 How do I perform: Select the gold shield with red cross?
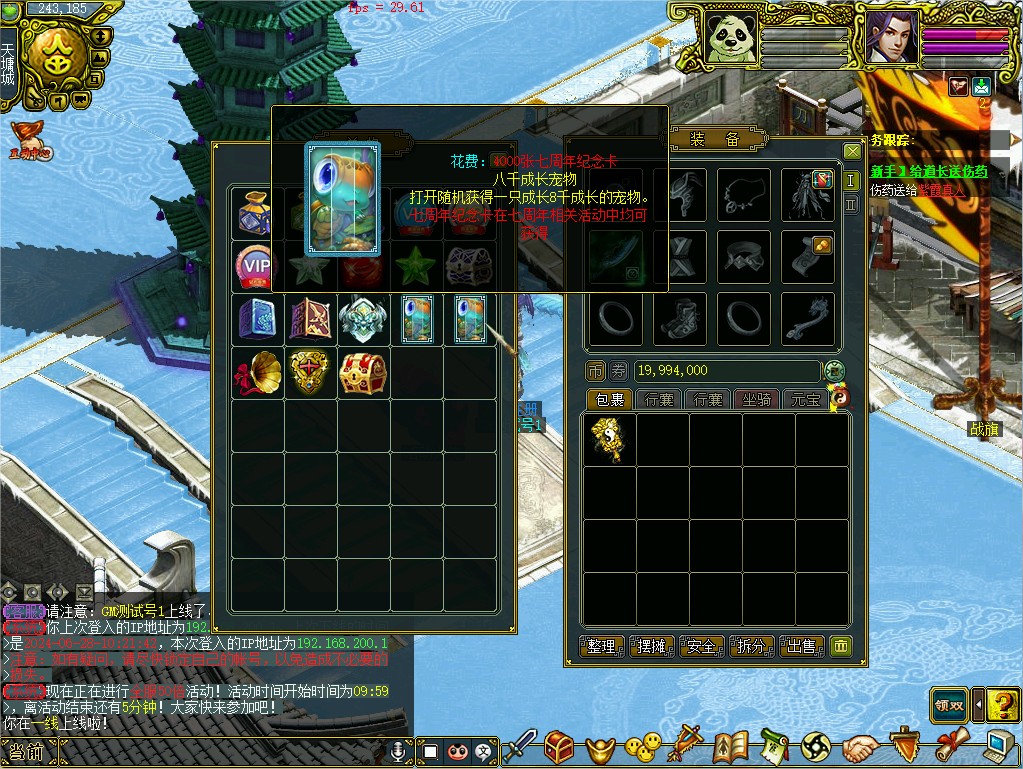pyautogui.click(x=309, y=373)
